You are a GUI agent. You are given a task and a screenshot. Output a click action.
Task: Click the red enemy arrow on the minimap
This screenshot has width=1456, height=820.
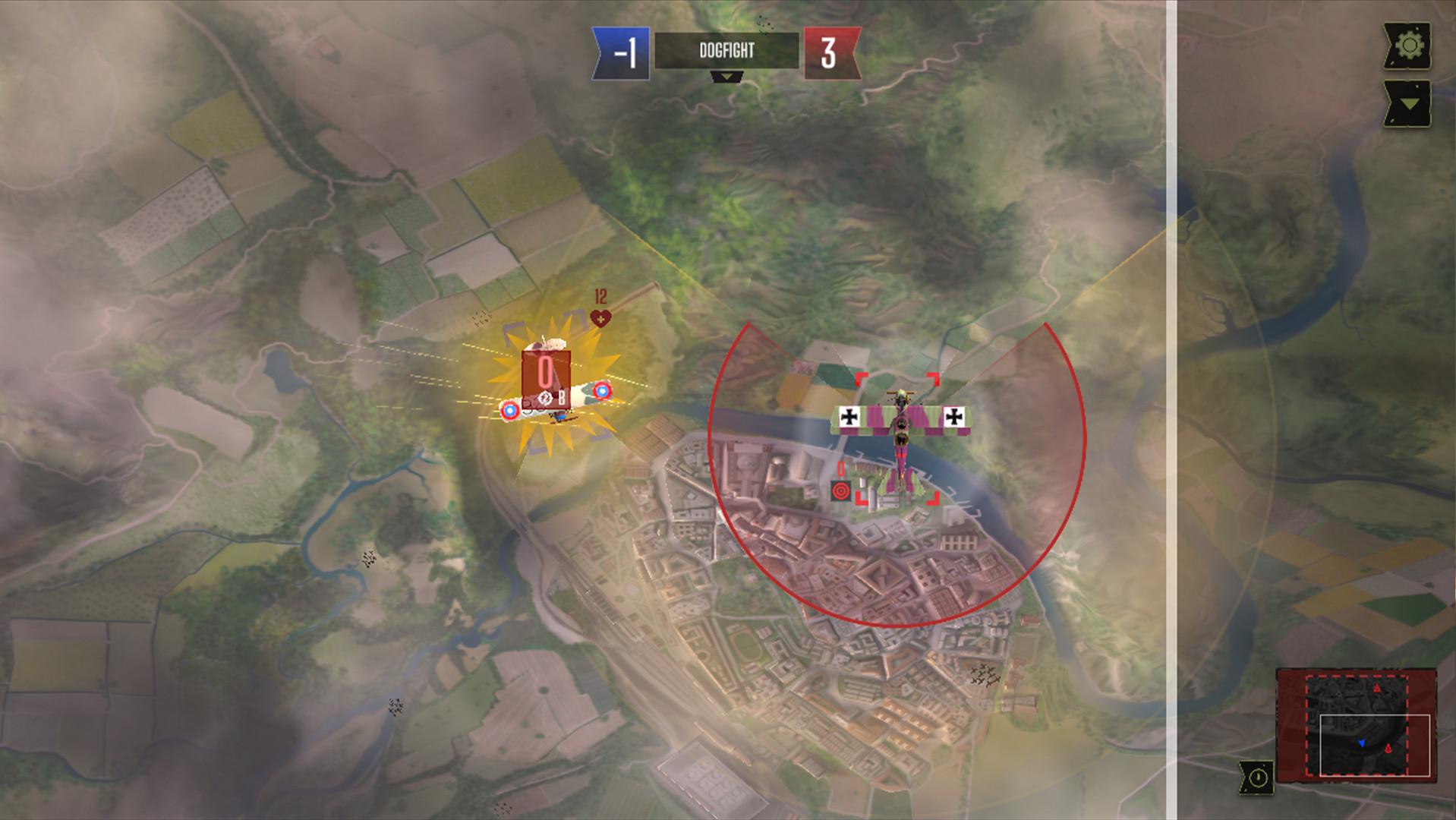point(1377,688)
